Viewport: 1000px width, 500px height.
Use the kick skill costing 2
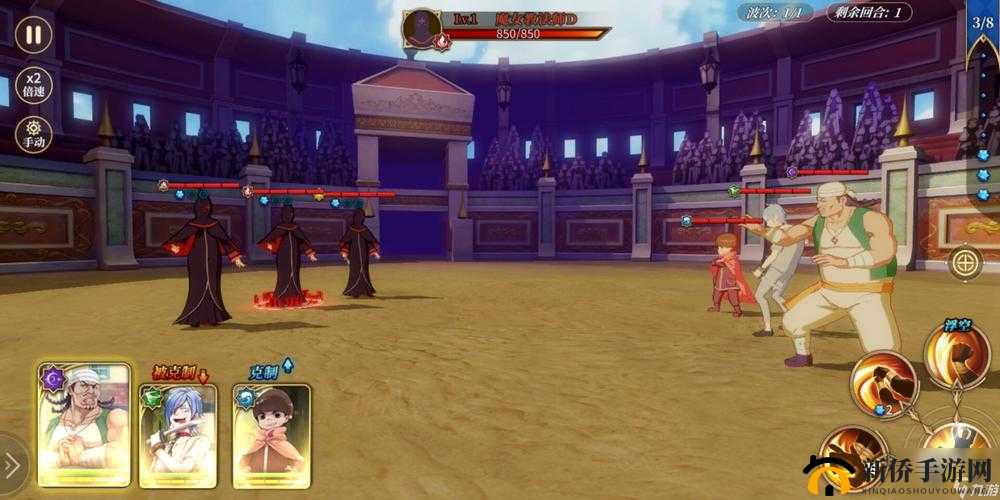(883, 386)
